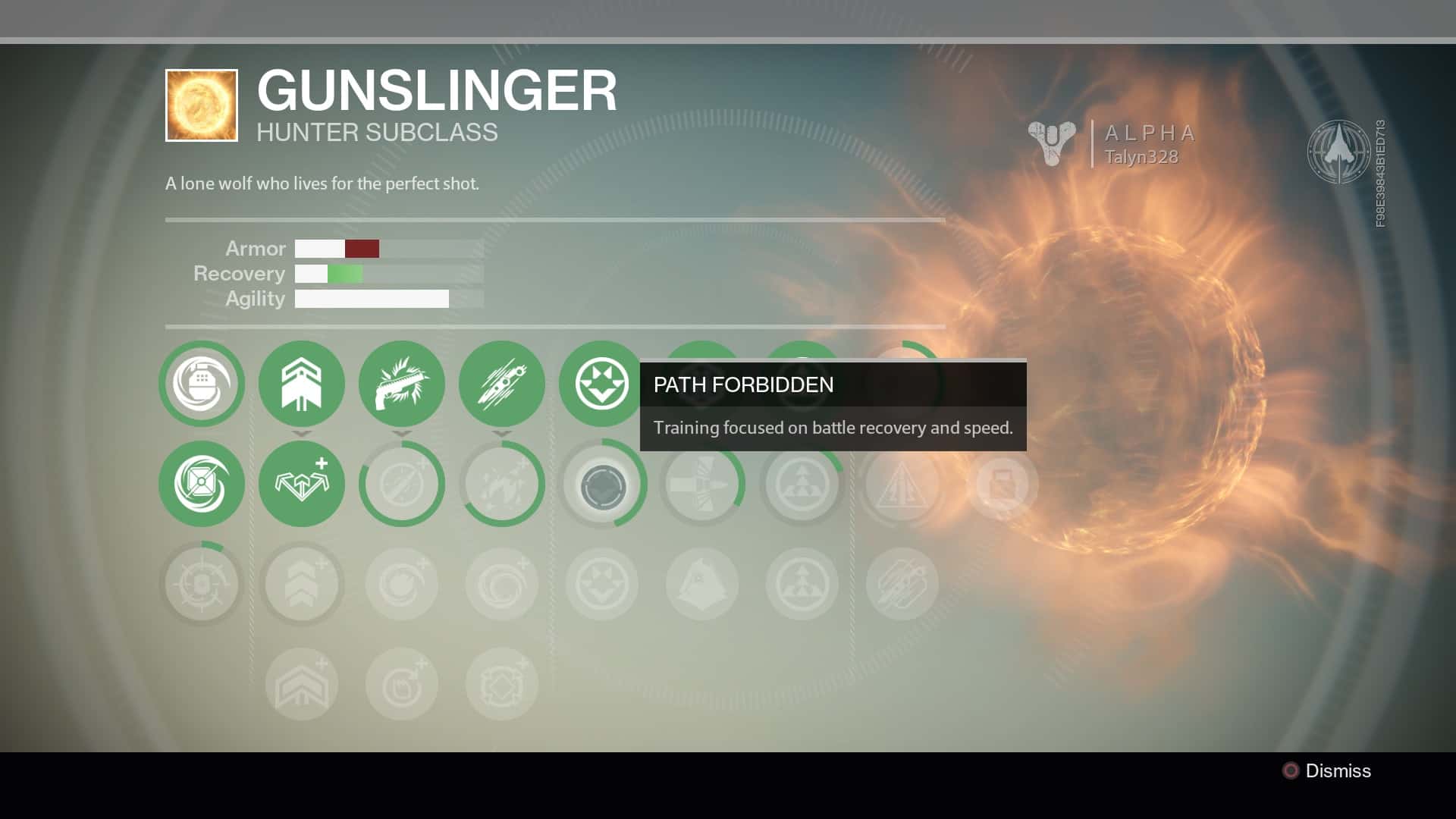This screenshot has height=819, width=1456.
Task: Select the warning-triangle locked node
Action: (x=902, y=484)
